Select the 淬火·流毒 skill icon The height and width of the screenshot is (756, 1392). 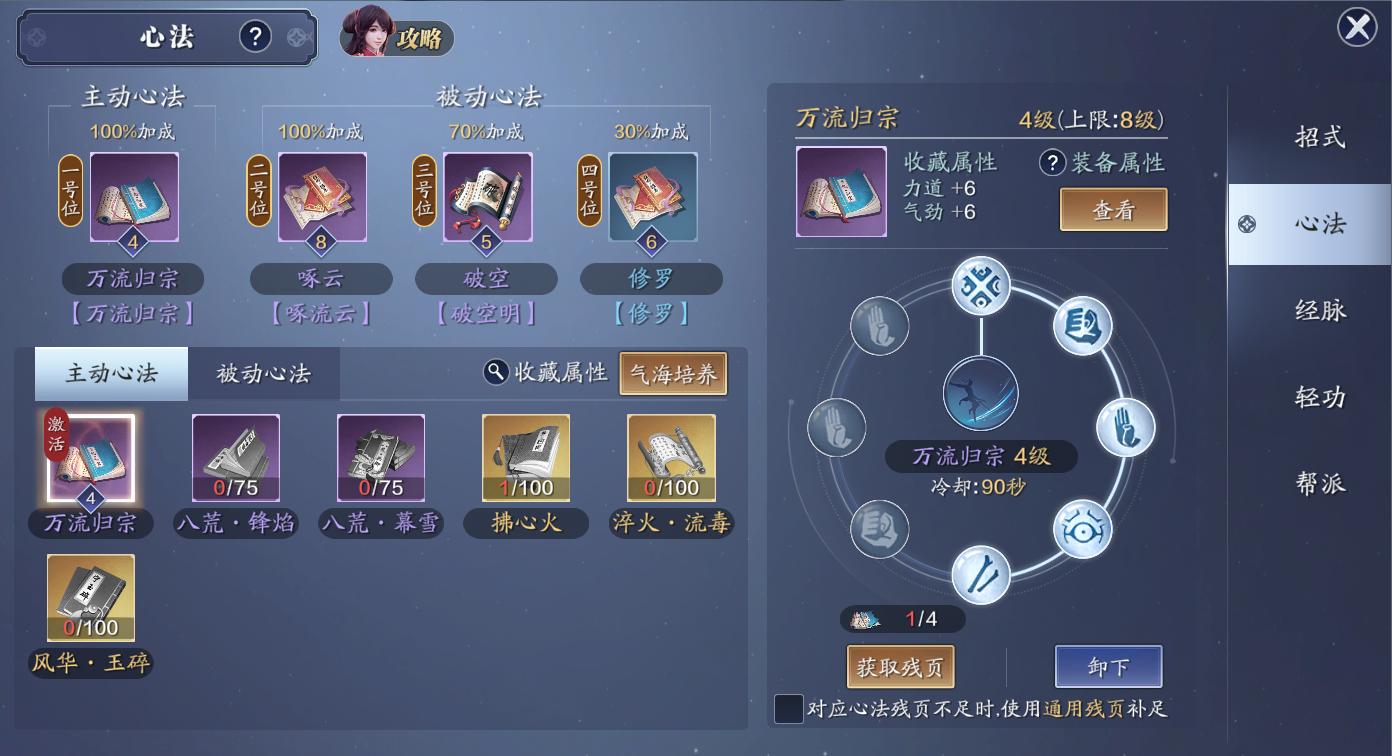[x=671, y=457]
